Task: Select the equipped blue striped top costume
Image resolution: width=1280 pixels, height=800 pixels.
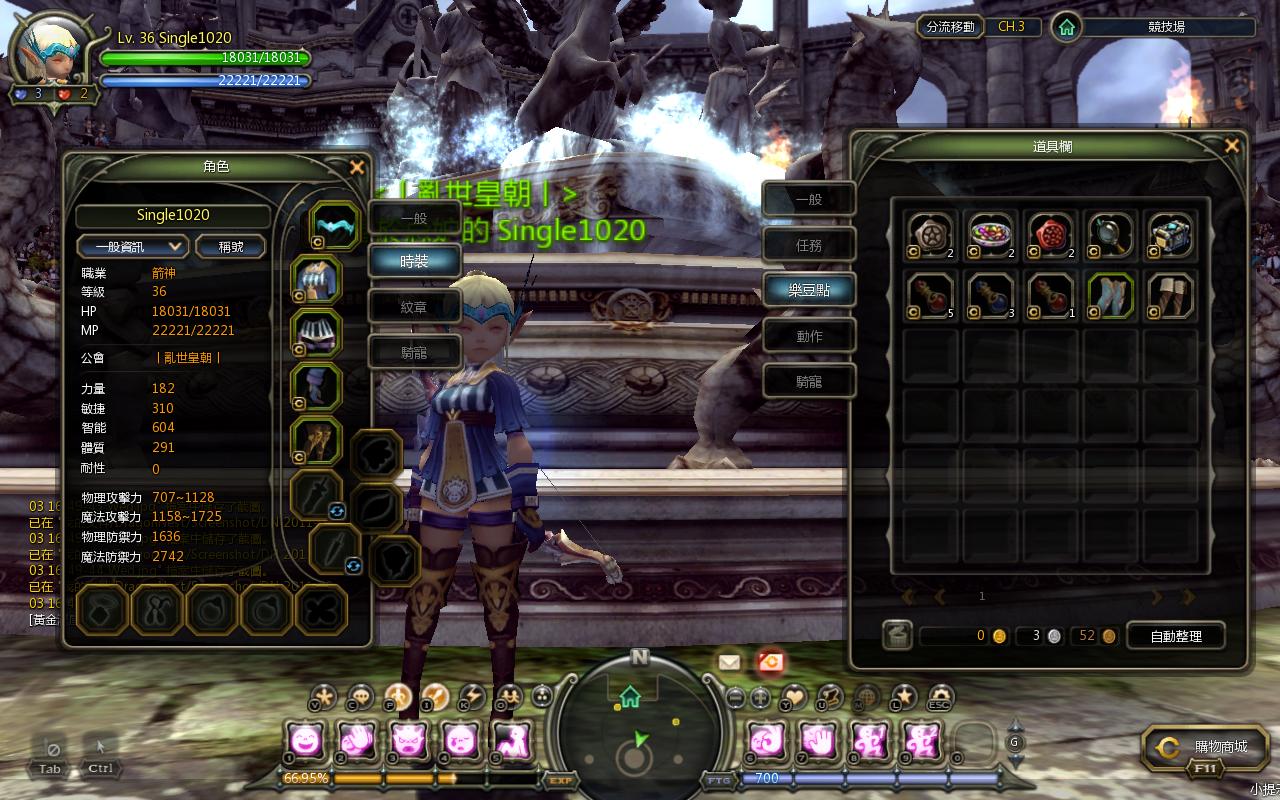Action: [x=317, y=279]
